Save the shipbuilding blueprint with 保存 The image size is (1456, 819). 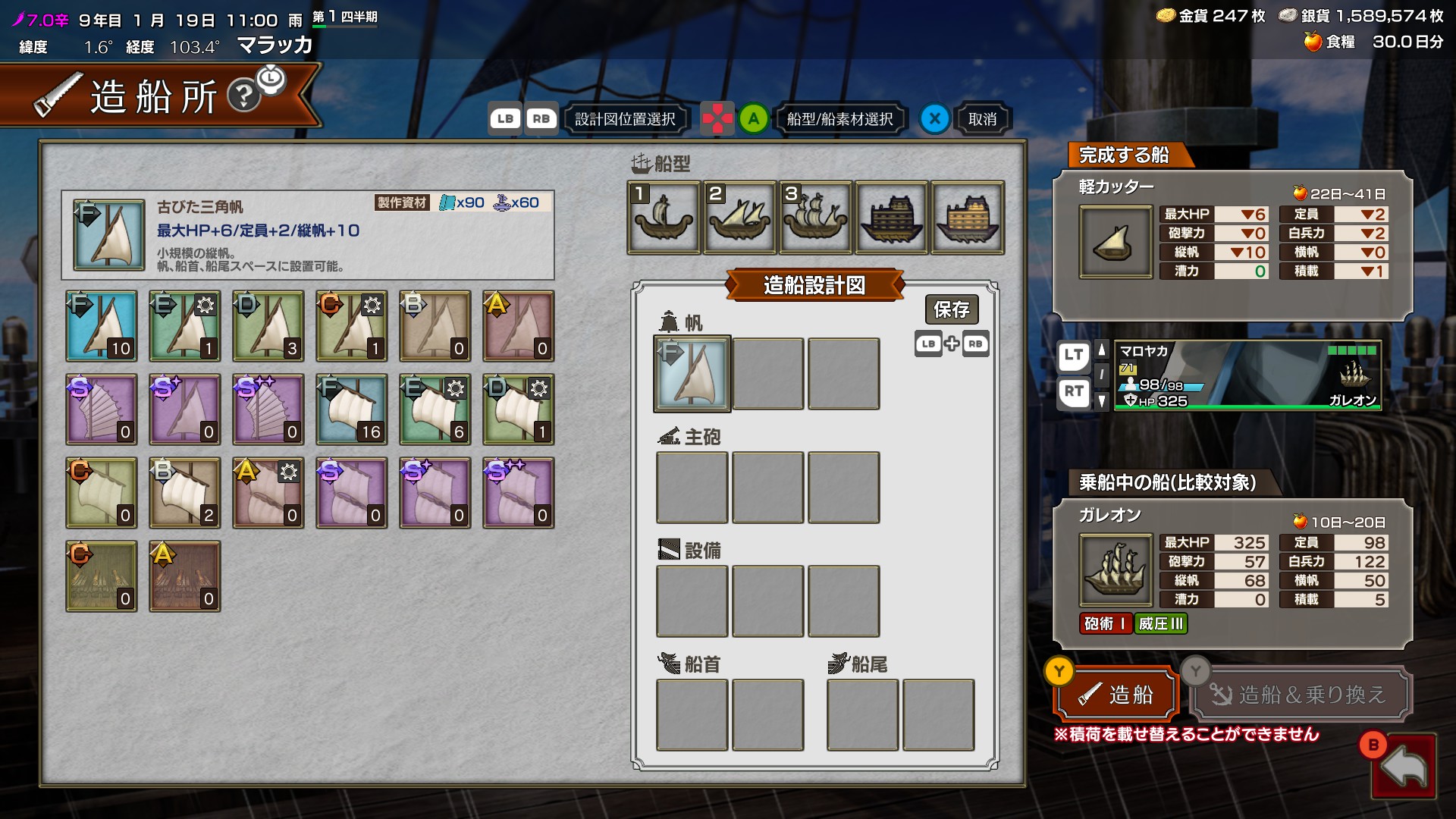coord(951,309)
